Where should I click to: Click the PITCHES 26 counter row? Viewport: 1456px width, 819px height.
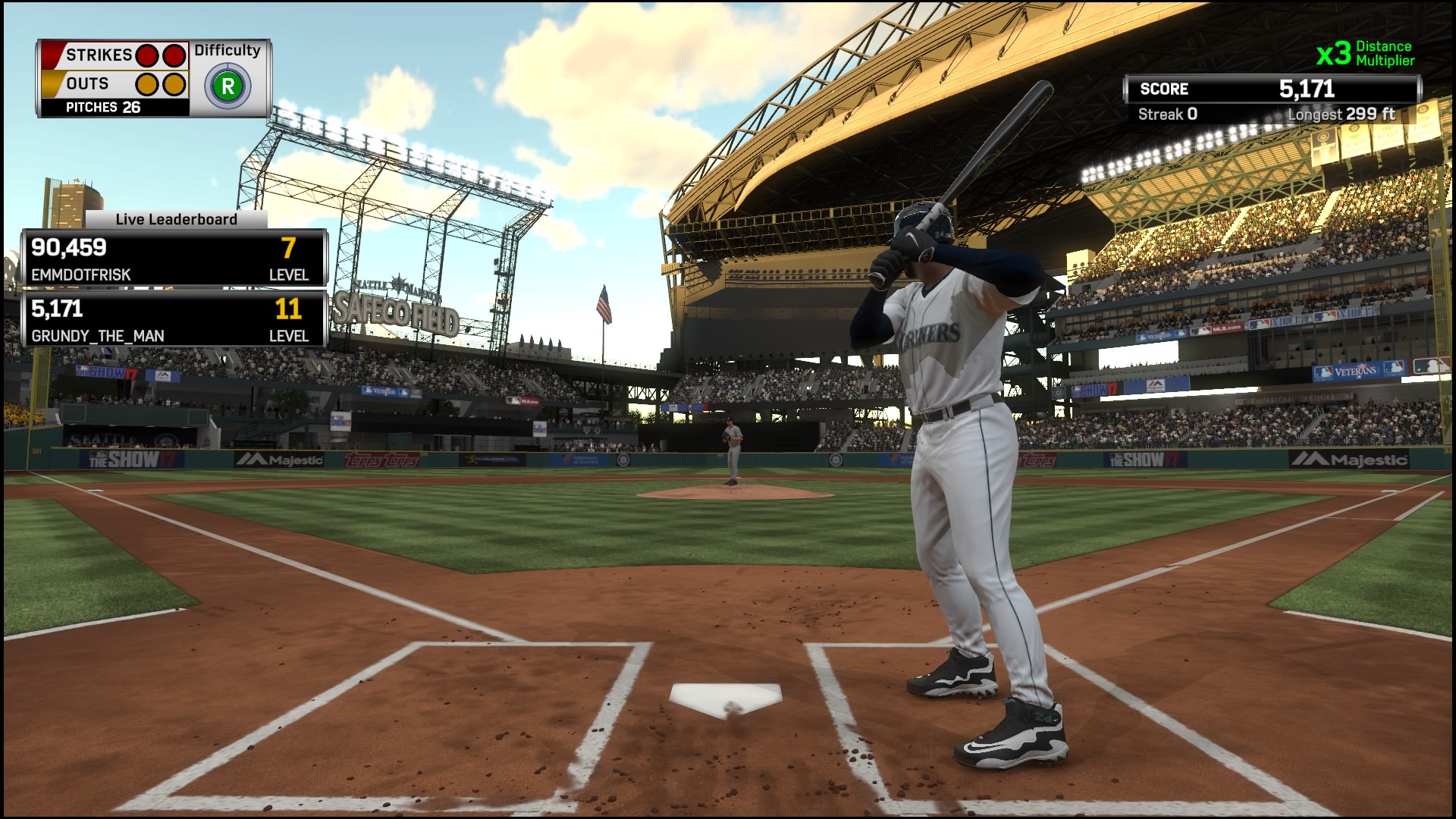pyautogui.click(x=102, y=108)
